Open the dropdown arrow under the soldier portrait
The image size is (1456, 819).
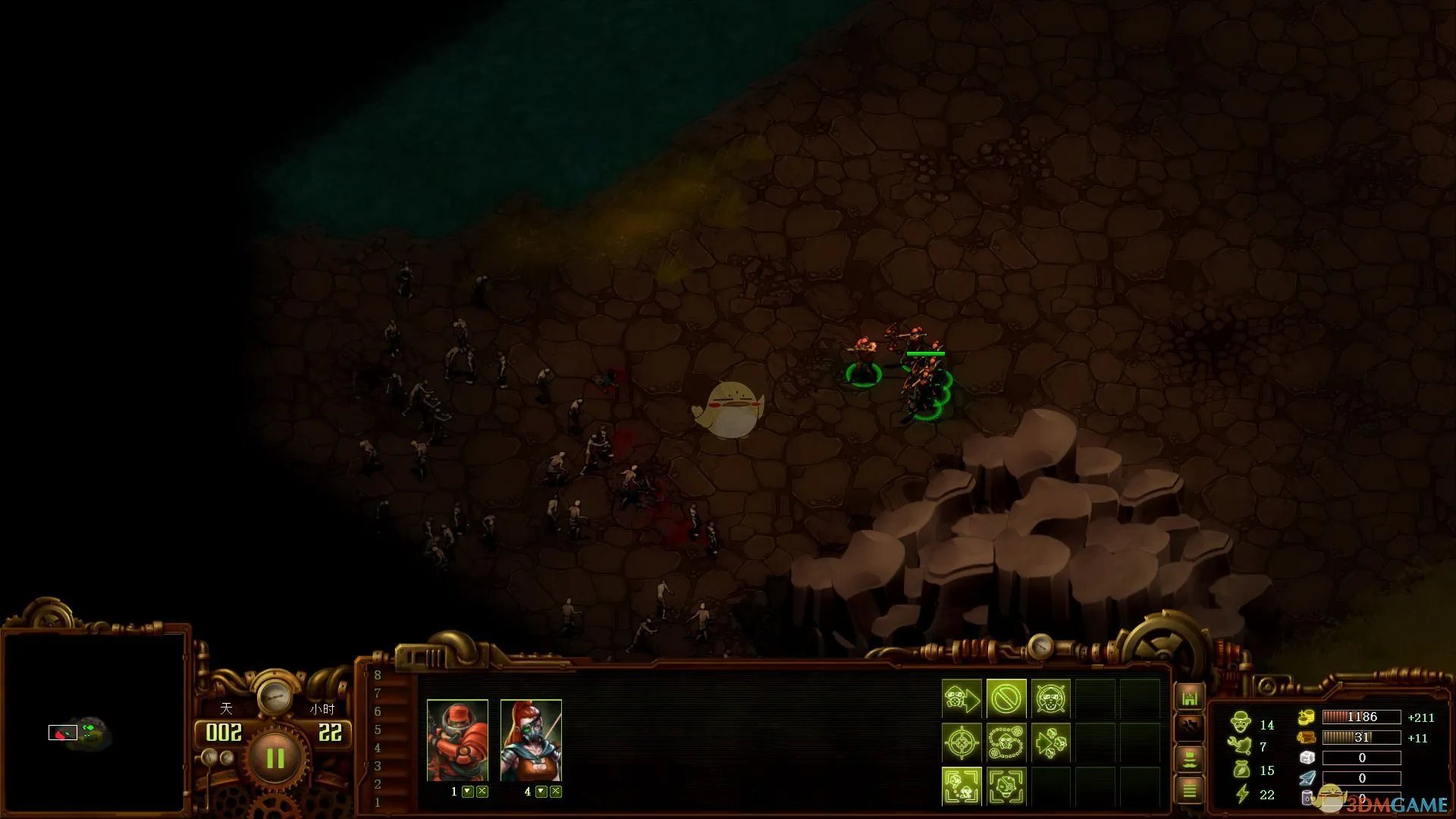click(x=468, y=792)
